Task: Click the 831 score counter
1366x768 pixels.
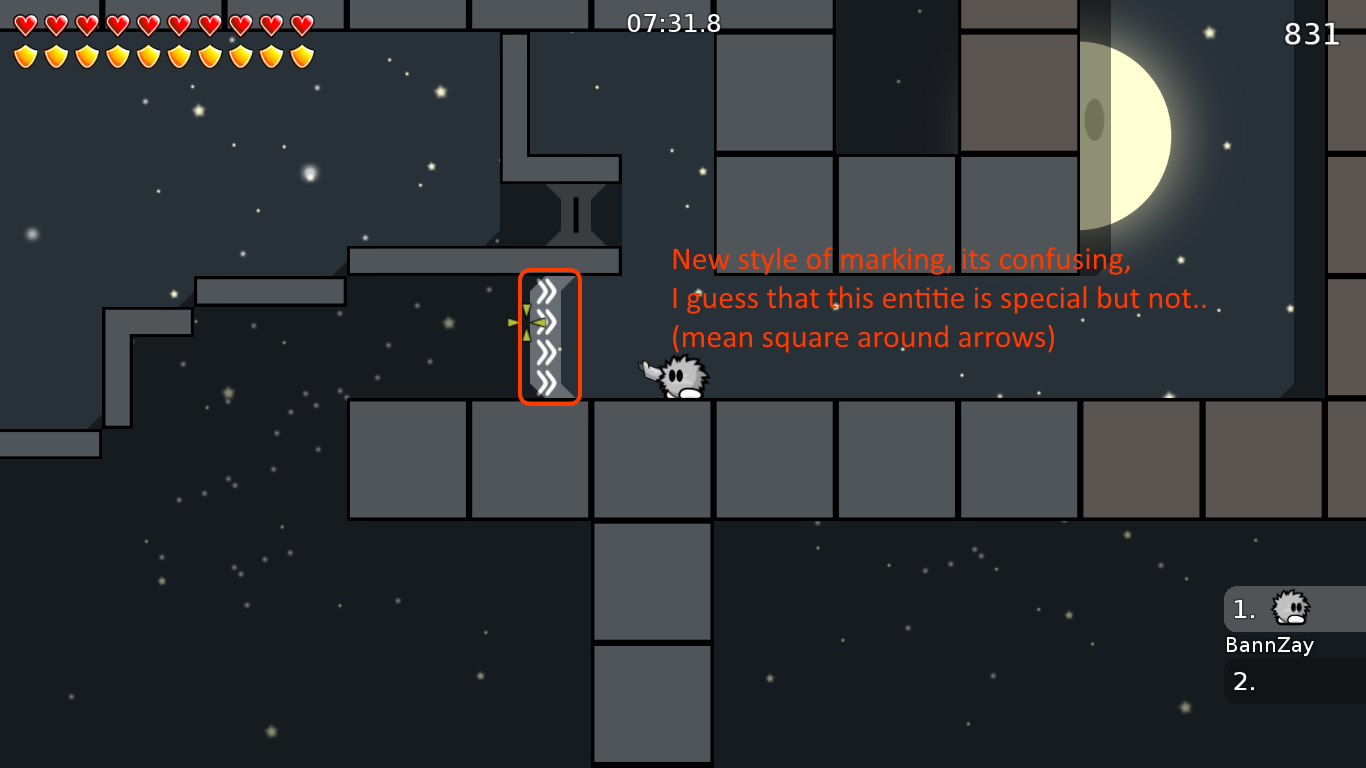Action: click(x=1311, y=35)
